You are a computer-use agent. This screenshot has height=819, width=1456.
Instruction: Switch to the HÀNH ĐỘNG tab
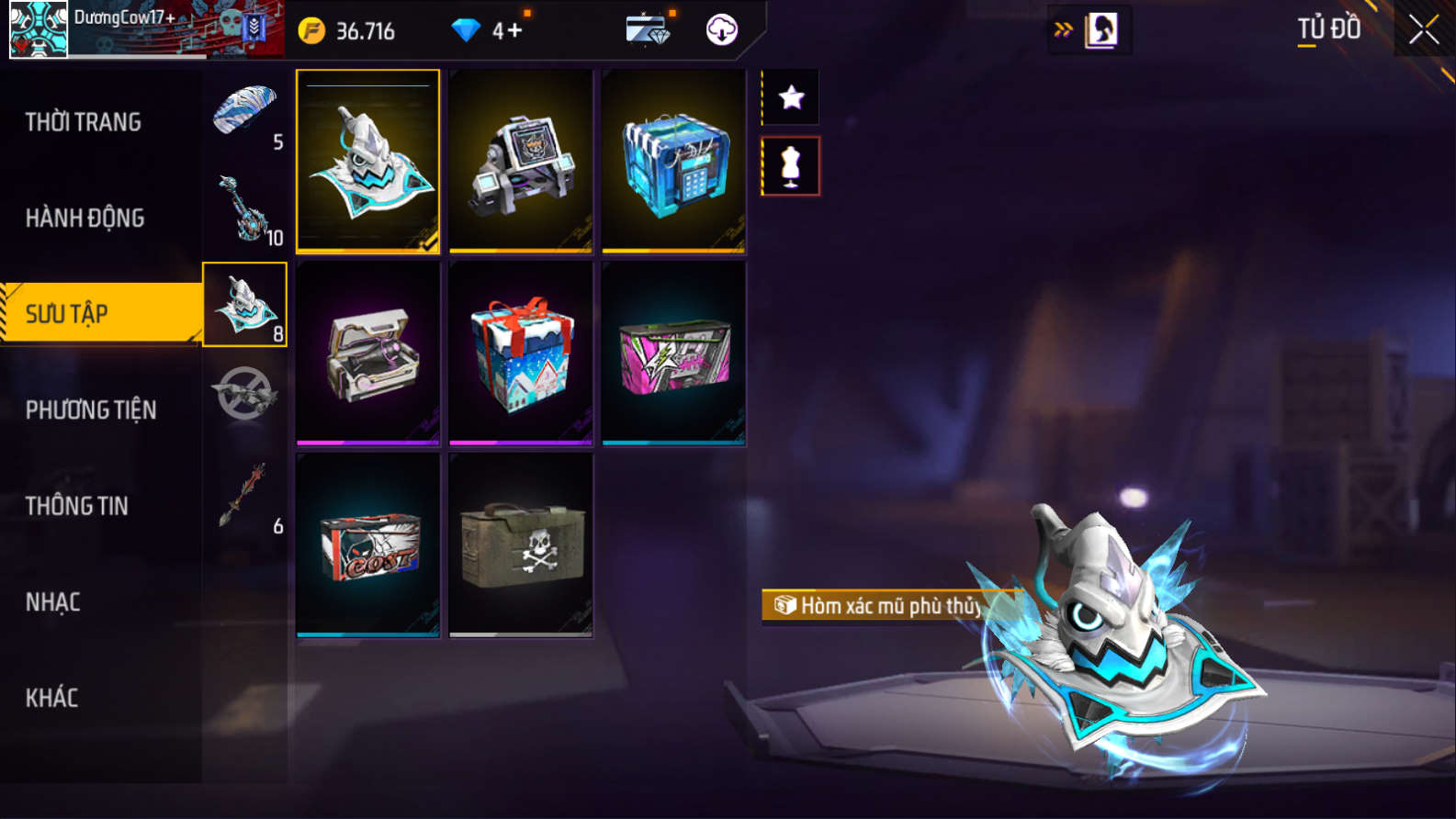[x=85, y=218]
